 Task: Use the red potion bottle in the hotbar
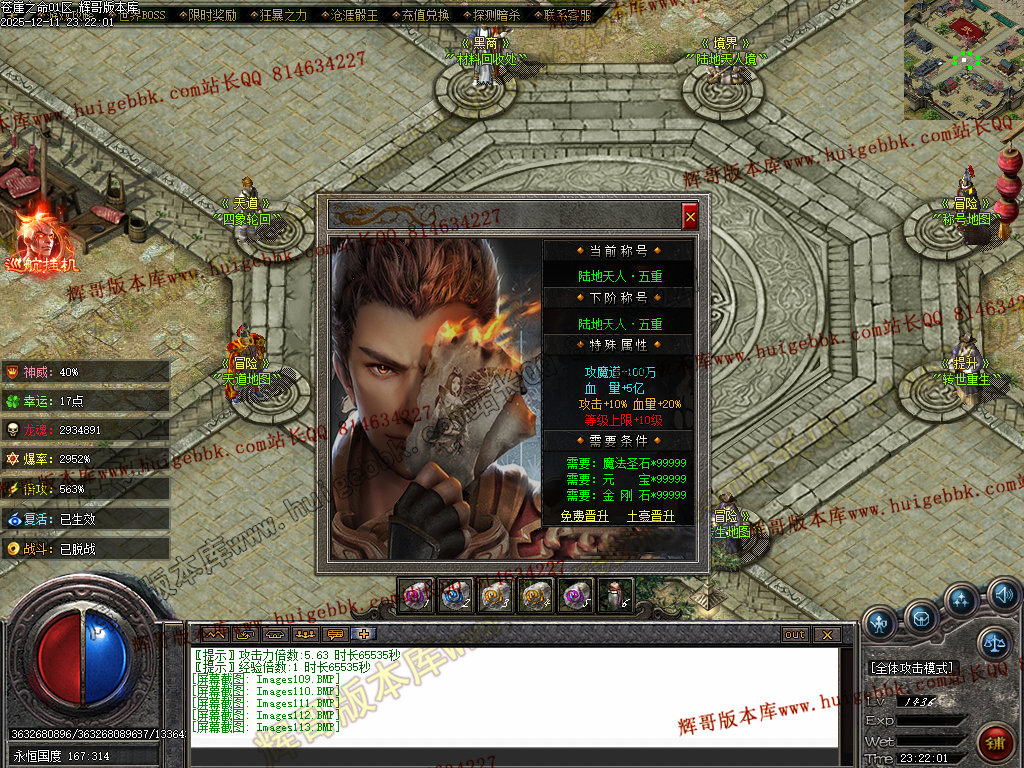[x=615, y=596]
